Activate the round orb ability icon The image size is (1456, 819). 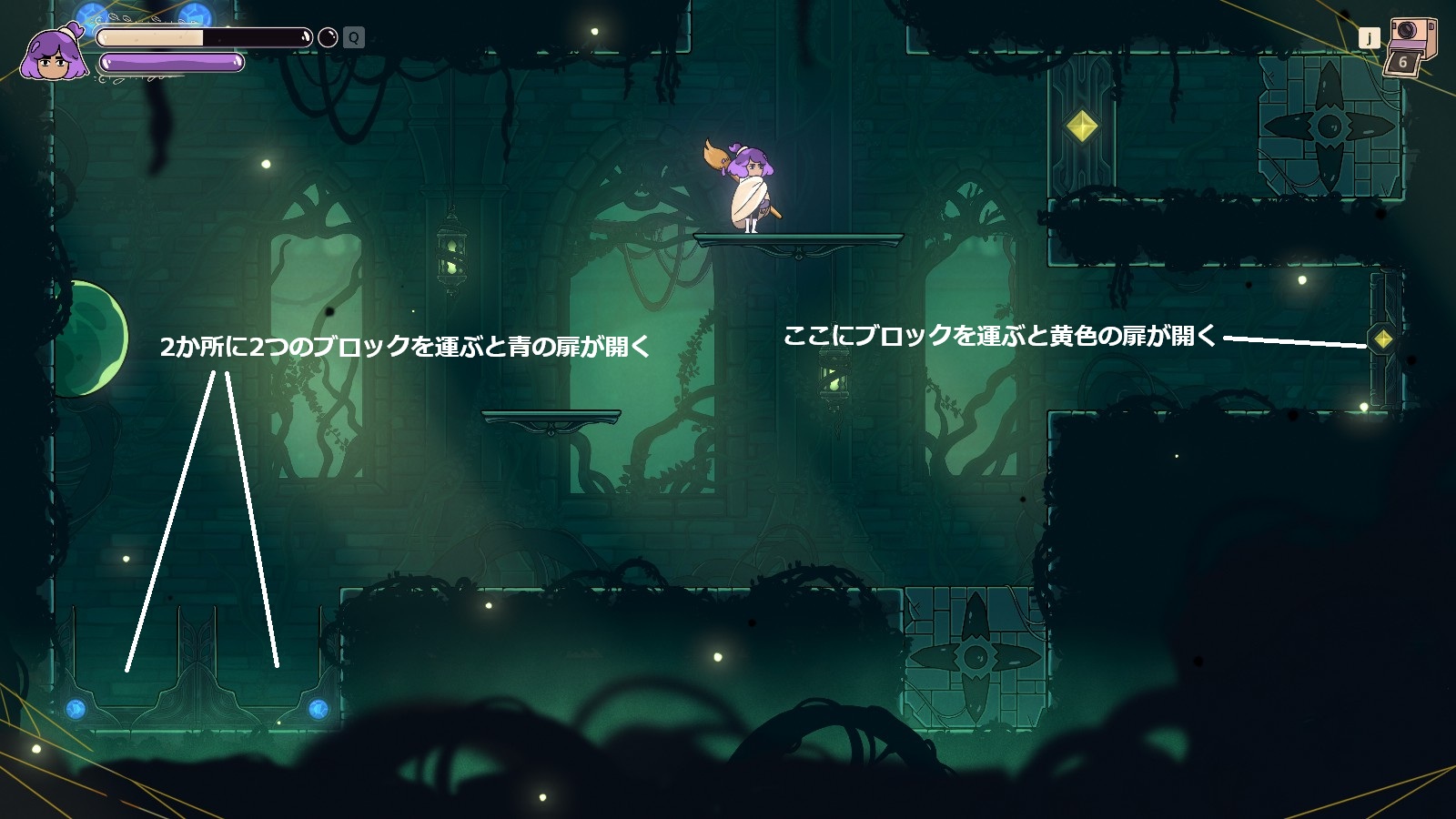point(328,37)
